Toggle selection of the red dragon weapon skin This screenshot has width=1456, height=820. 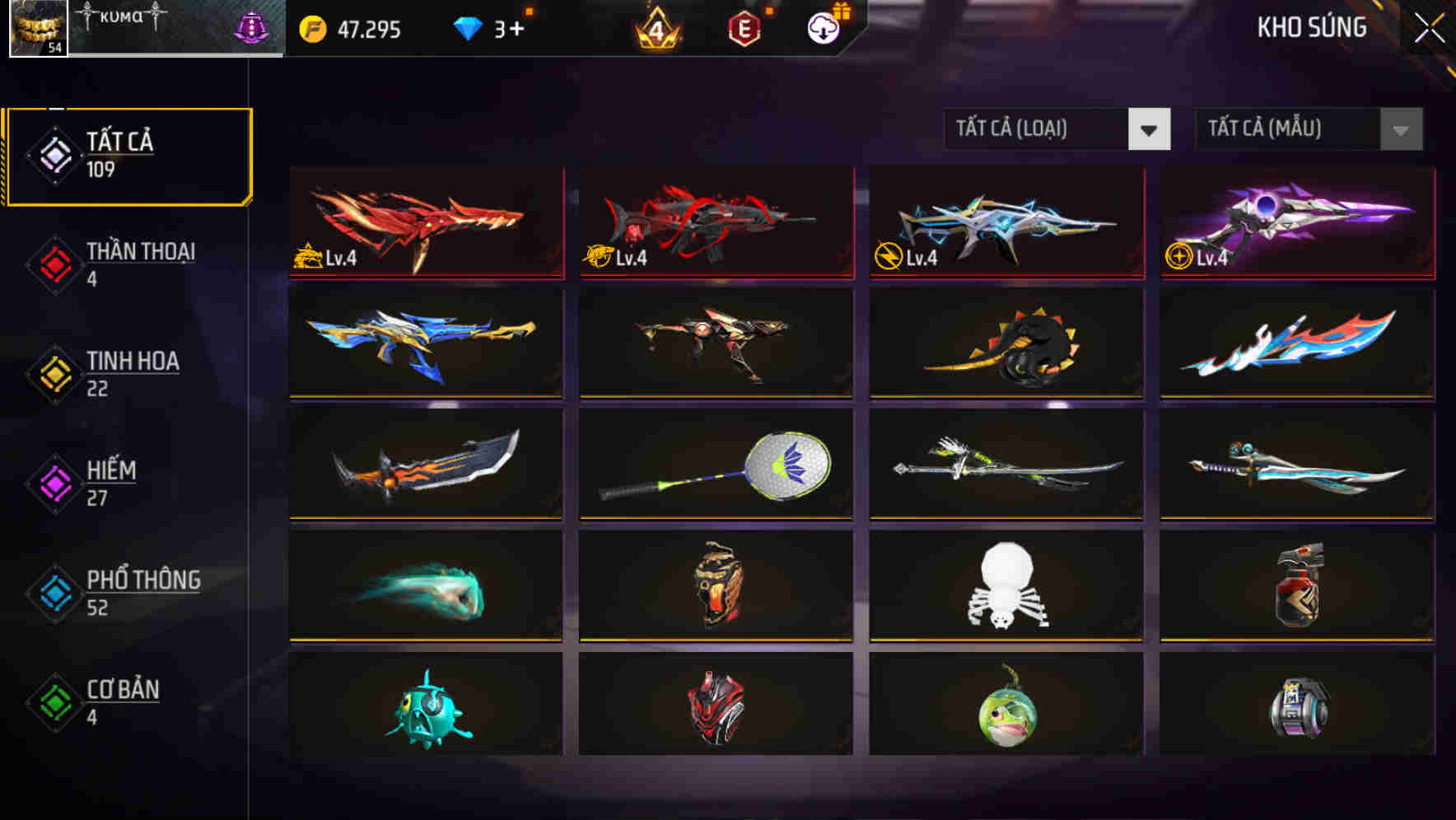click(x=425, y=223)
